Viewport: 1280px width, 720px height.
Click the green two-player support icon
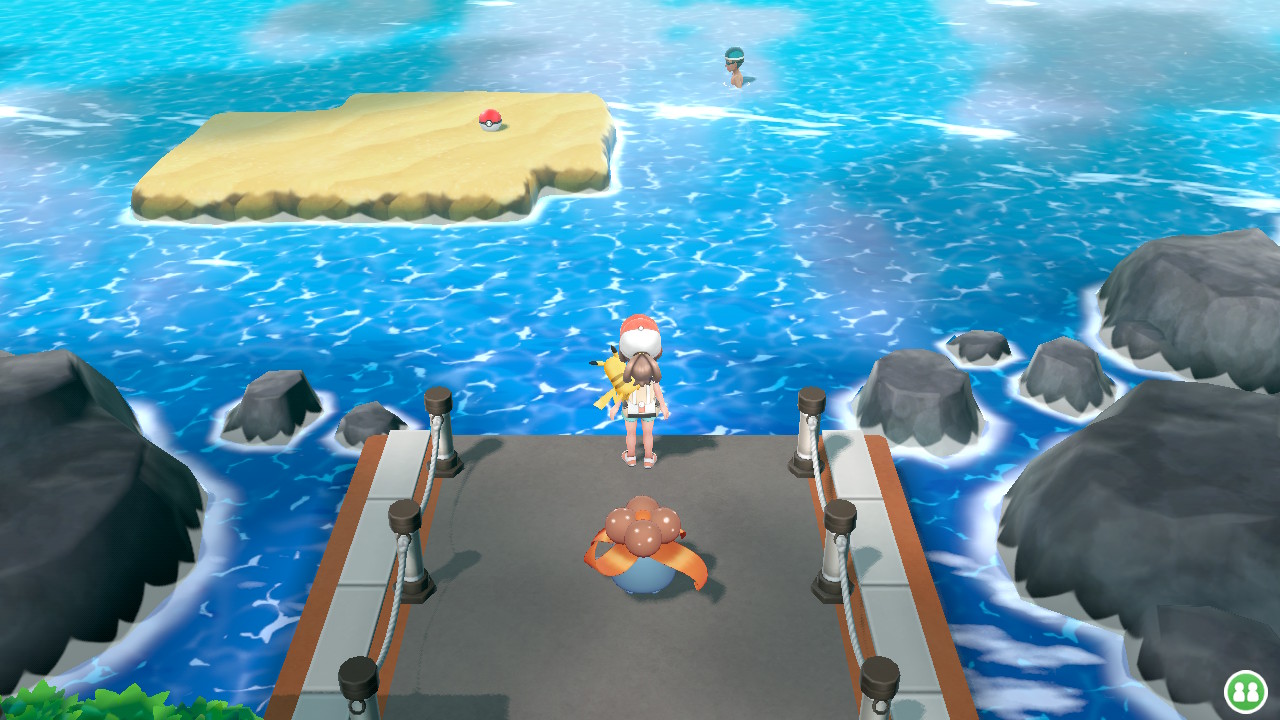point(1245,691)
